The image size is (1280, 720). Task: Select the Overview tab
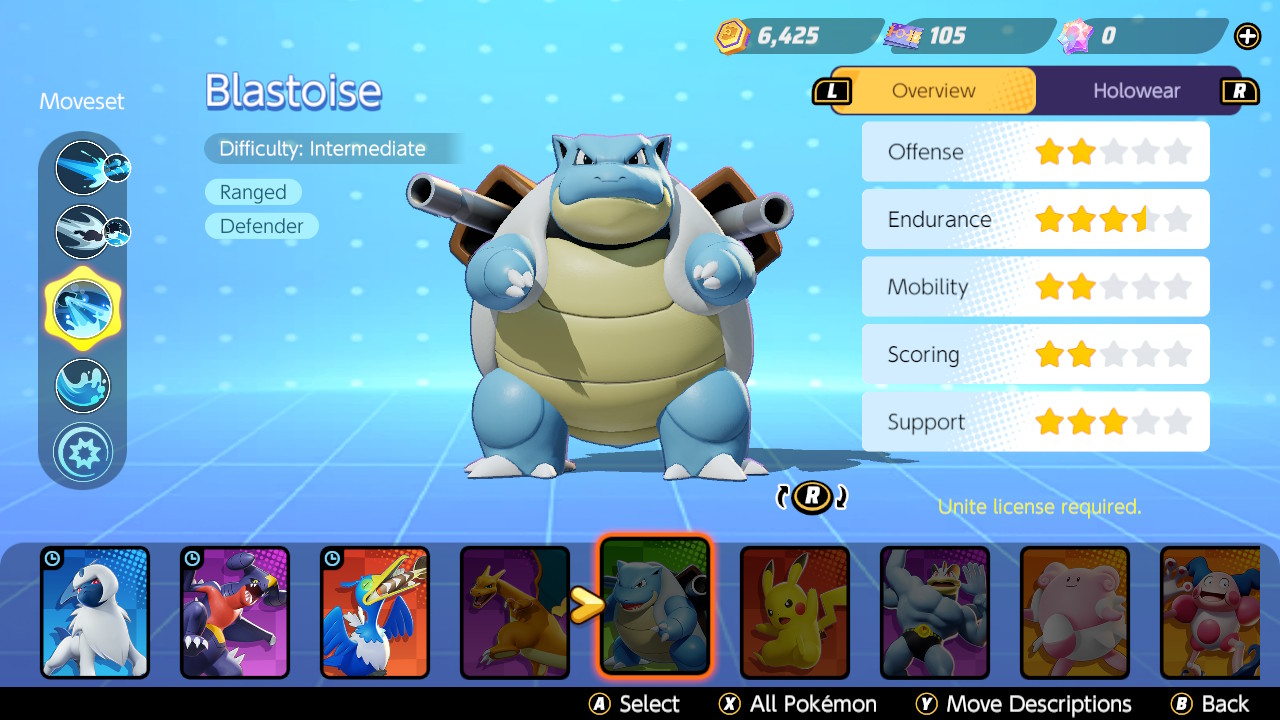(933, 91)
